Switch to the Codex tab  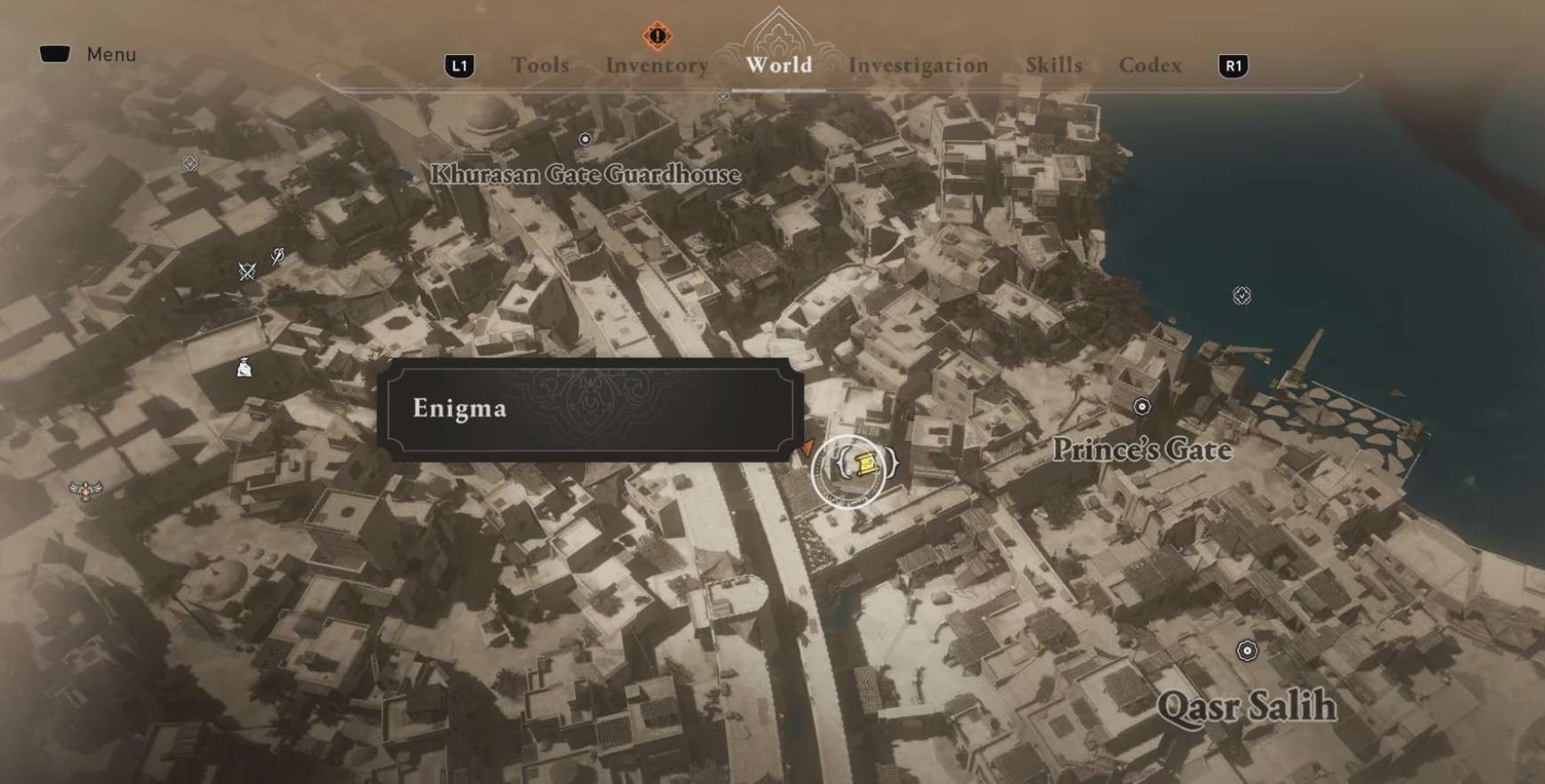[1150, 65]
